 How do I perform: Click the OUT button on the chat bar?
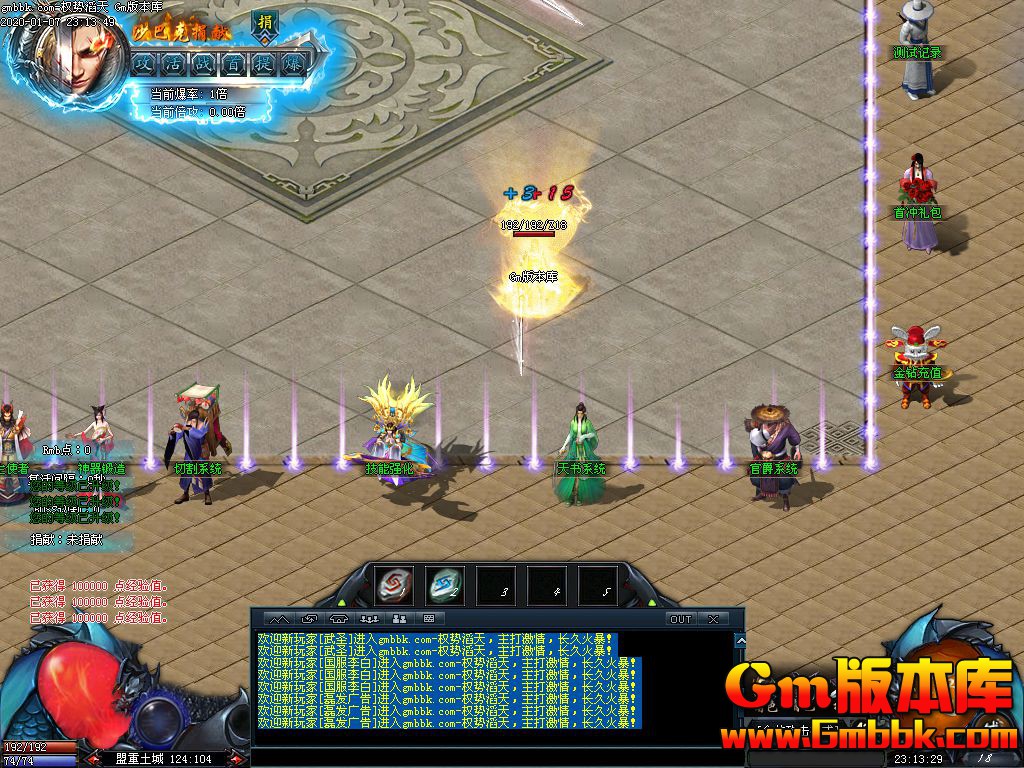[x=681, y=619]
